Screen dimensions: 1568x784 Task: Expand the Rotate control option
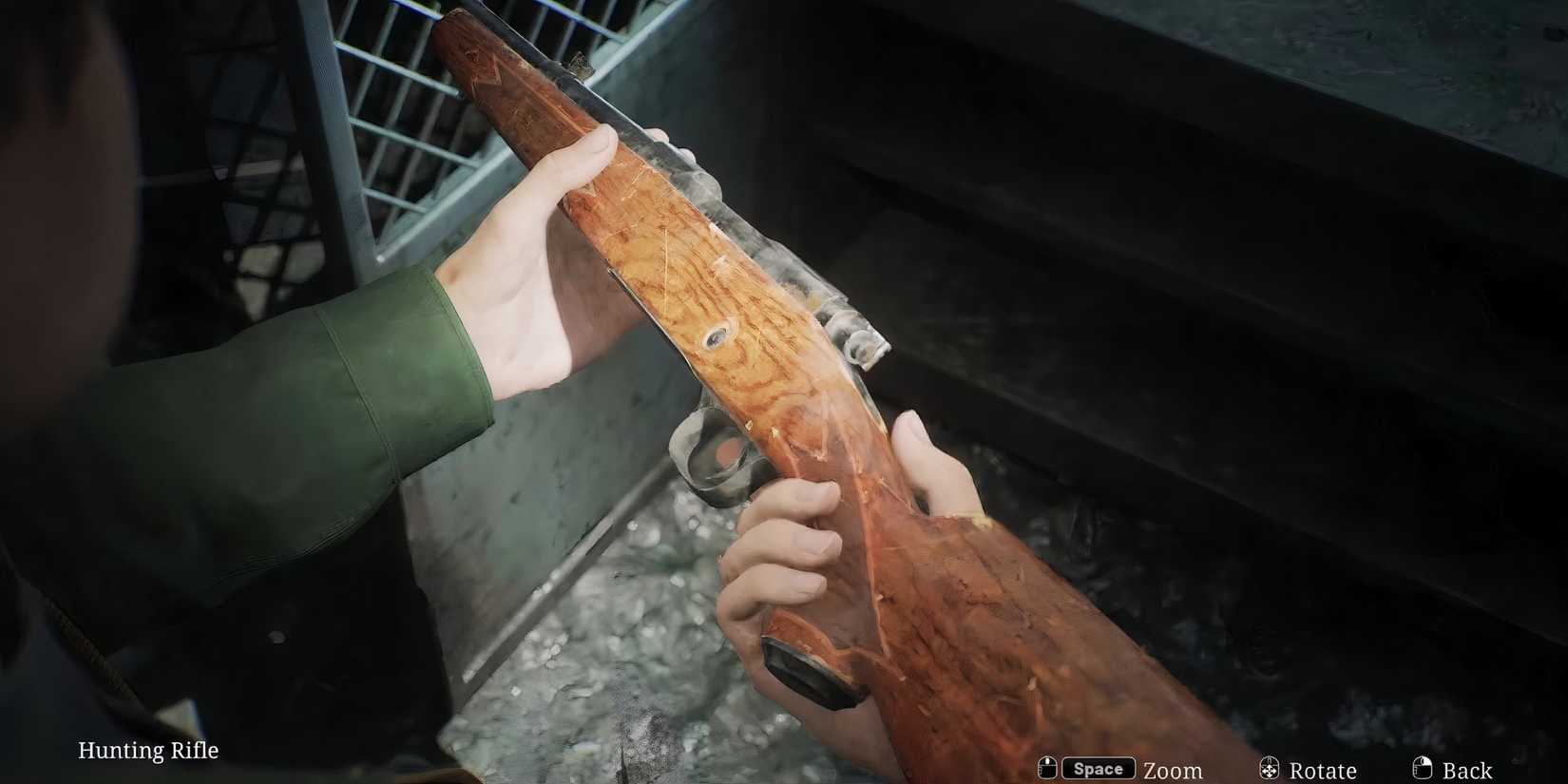pyautogui.click(x=1323, y=770)
